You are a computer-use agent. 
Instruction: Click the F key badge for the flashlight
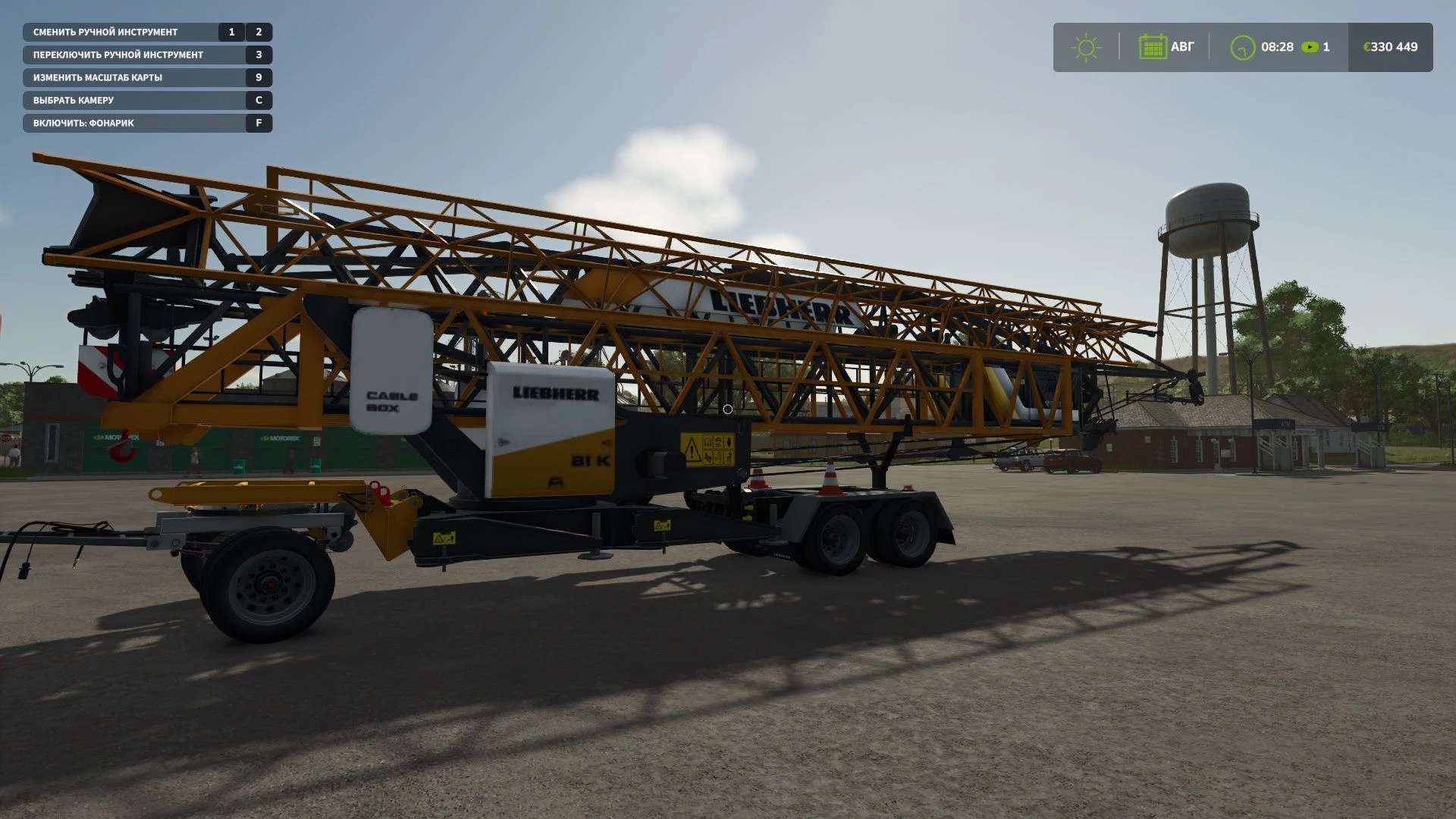click(259, 122)
